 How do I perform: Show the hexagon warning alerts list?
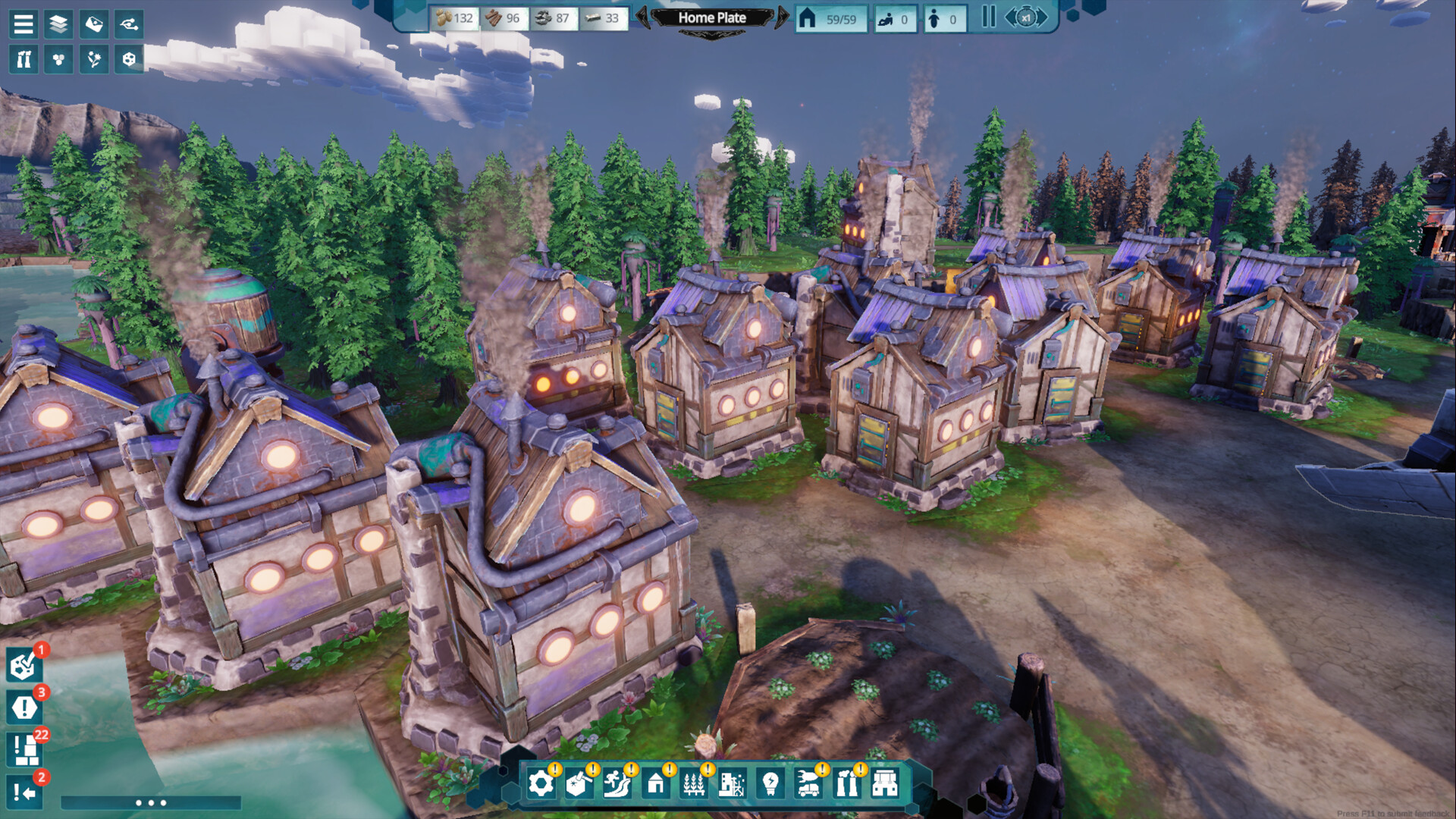[24, 708]
